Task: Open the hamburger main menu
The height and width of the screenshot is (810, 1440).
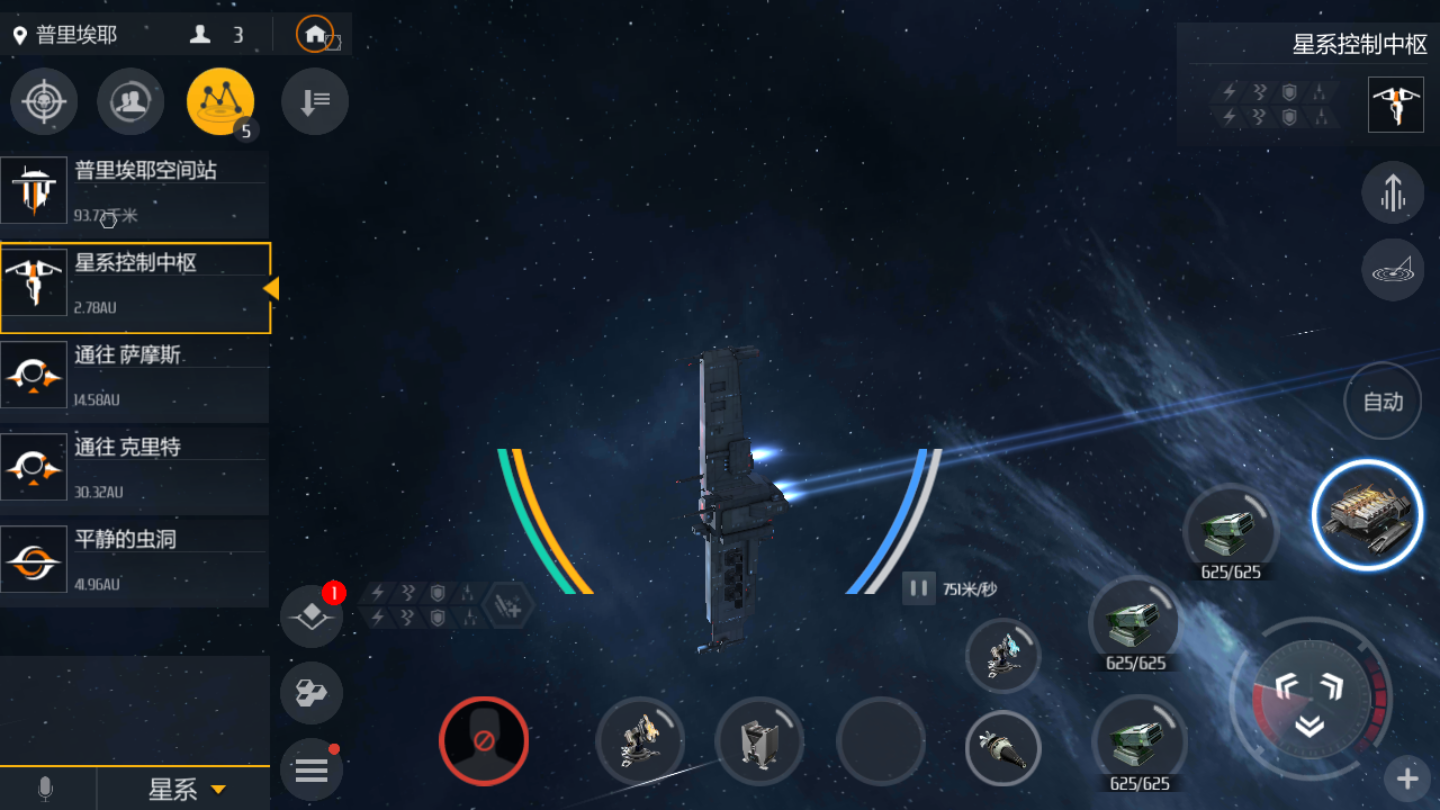Action: (x=311, y=770)
